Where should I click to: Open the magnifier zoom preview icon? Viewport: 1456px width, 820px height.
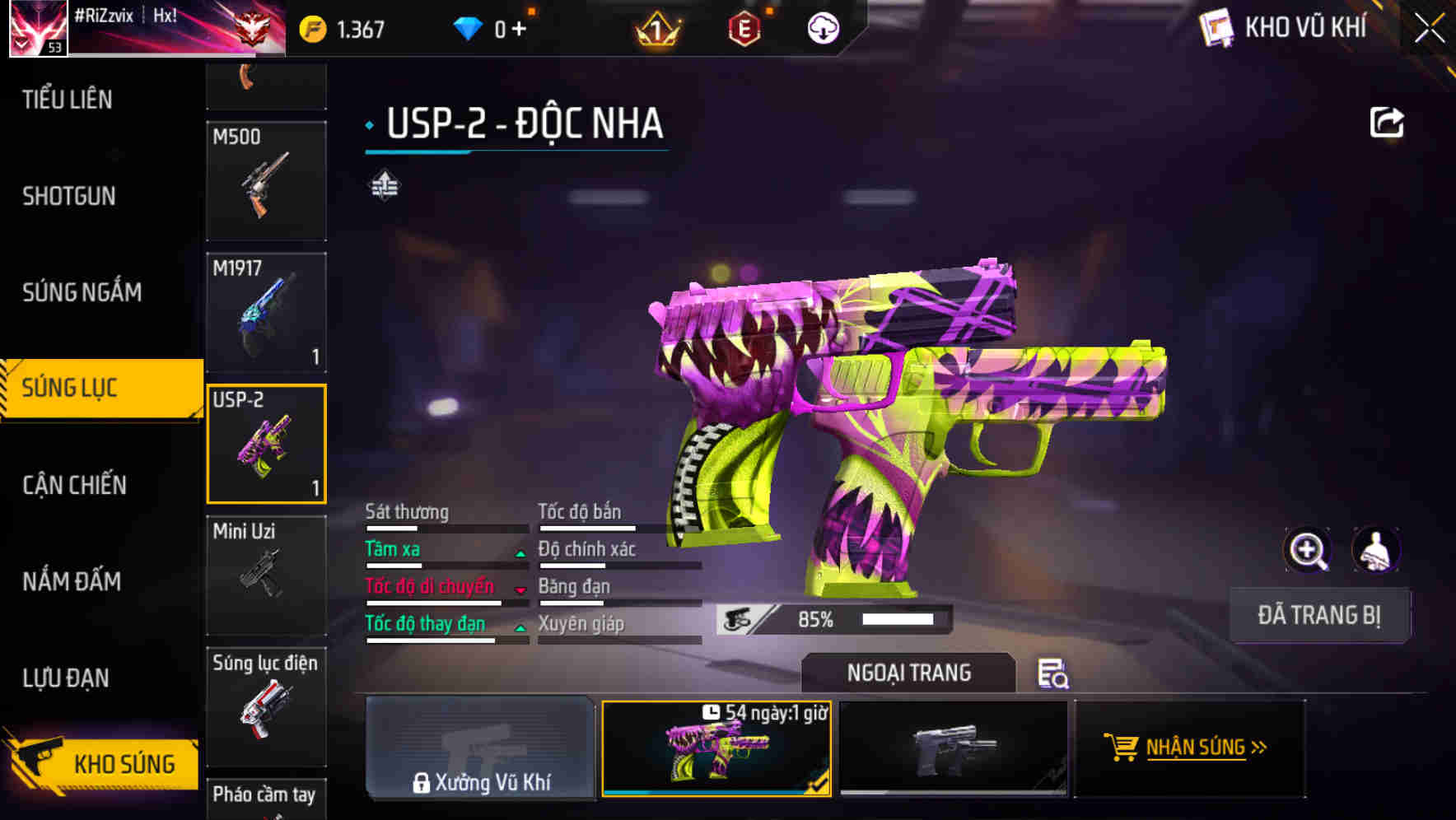pyautogui.click(x=1308, y=550)
